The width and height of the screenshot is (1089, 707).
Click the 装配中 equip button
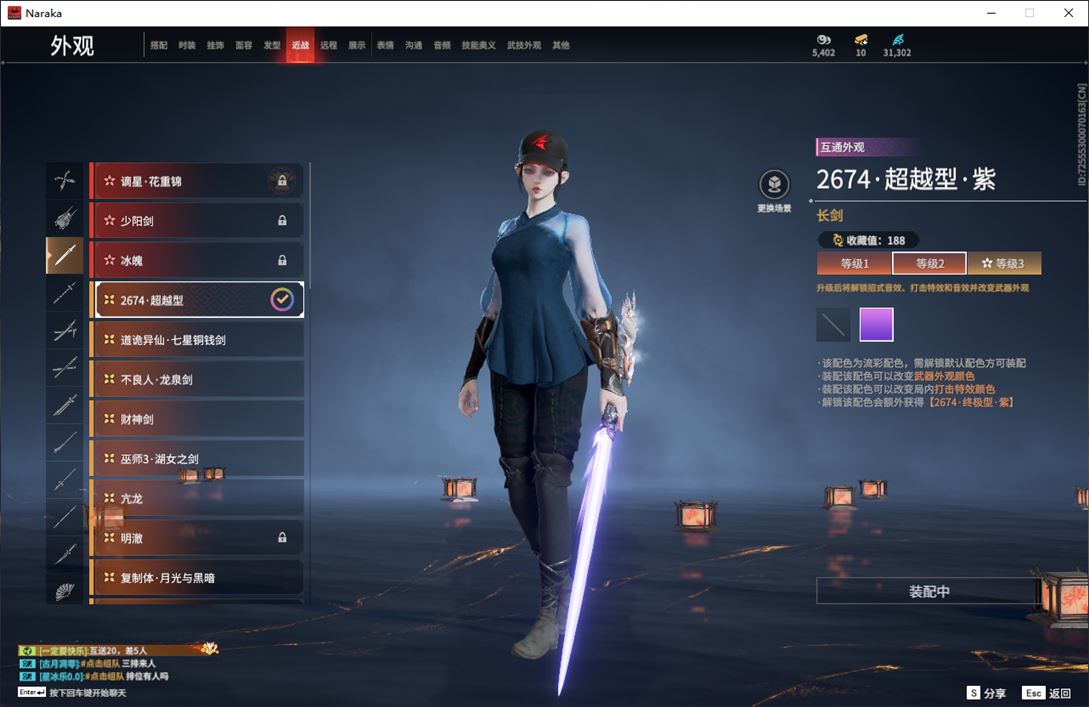coord(929,592)
